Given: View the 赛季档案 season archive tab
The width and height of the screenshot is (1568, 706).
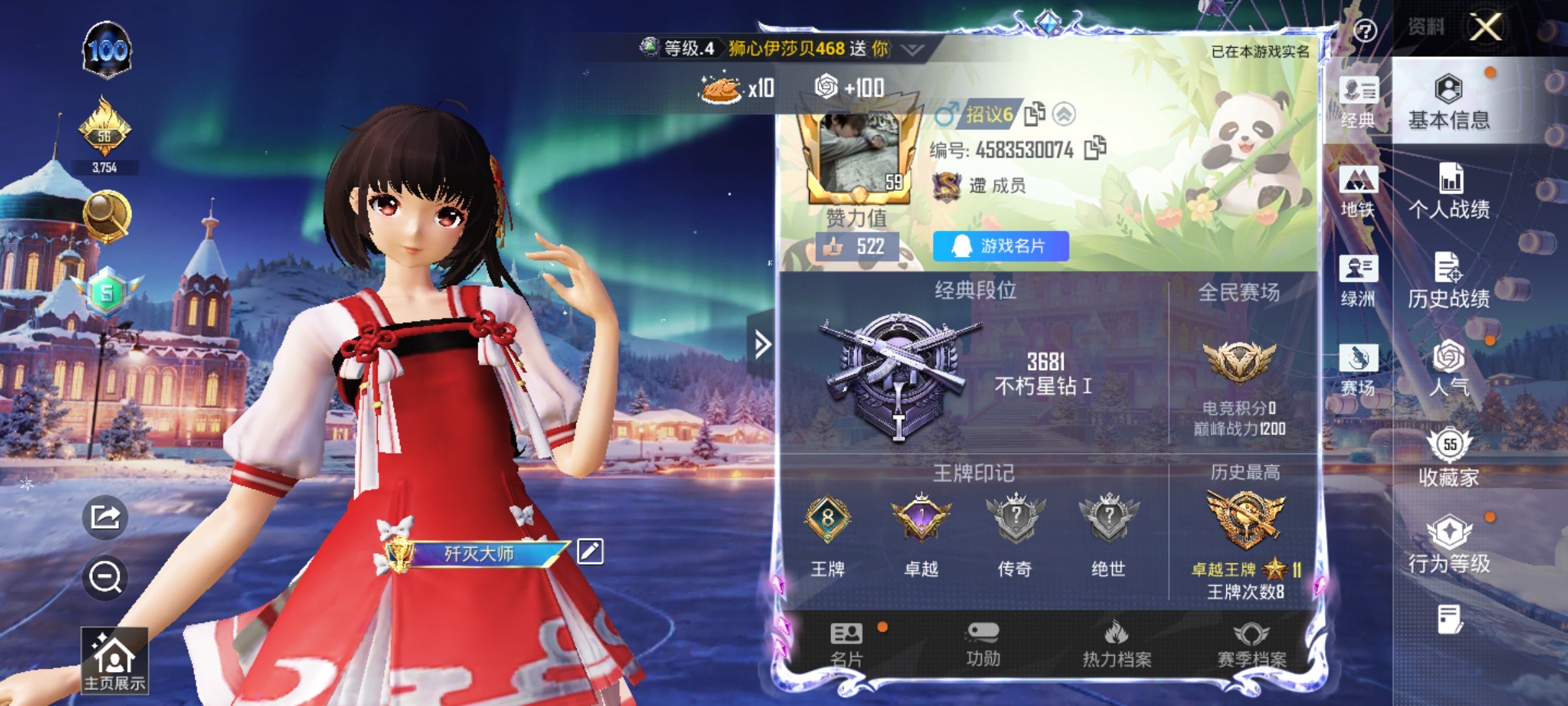Looking at the screenshot, I should [1251, 645].
